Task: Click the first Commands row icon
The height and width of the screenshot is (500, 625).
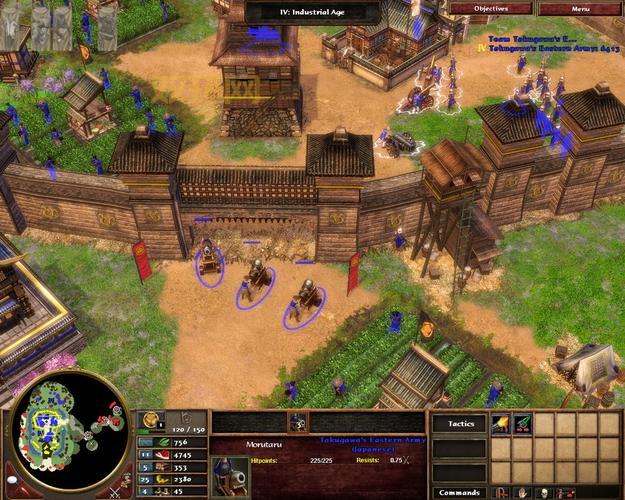Action: 500,492
